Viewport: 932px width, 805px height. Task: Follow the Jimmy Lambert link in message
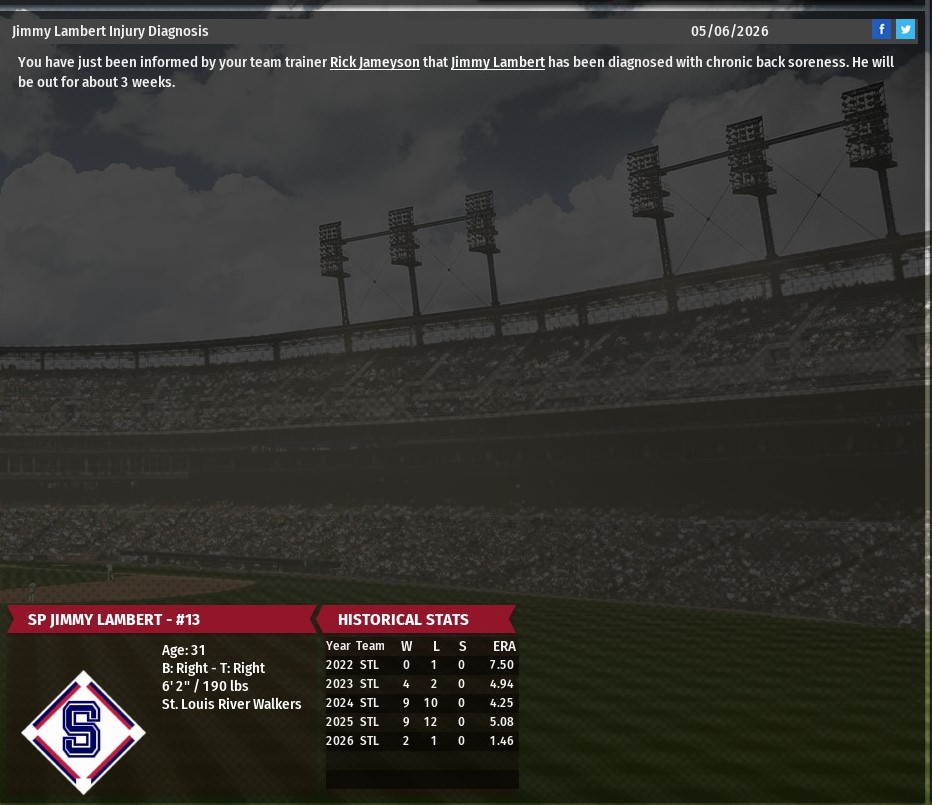coord(497,62)
